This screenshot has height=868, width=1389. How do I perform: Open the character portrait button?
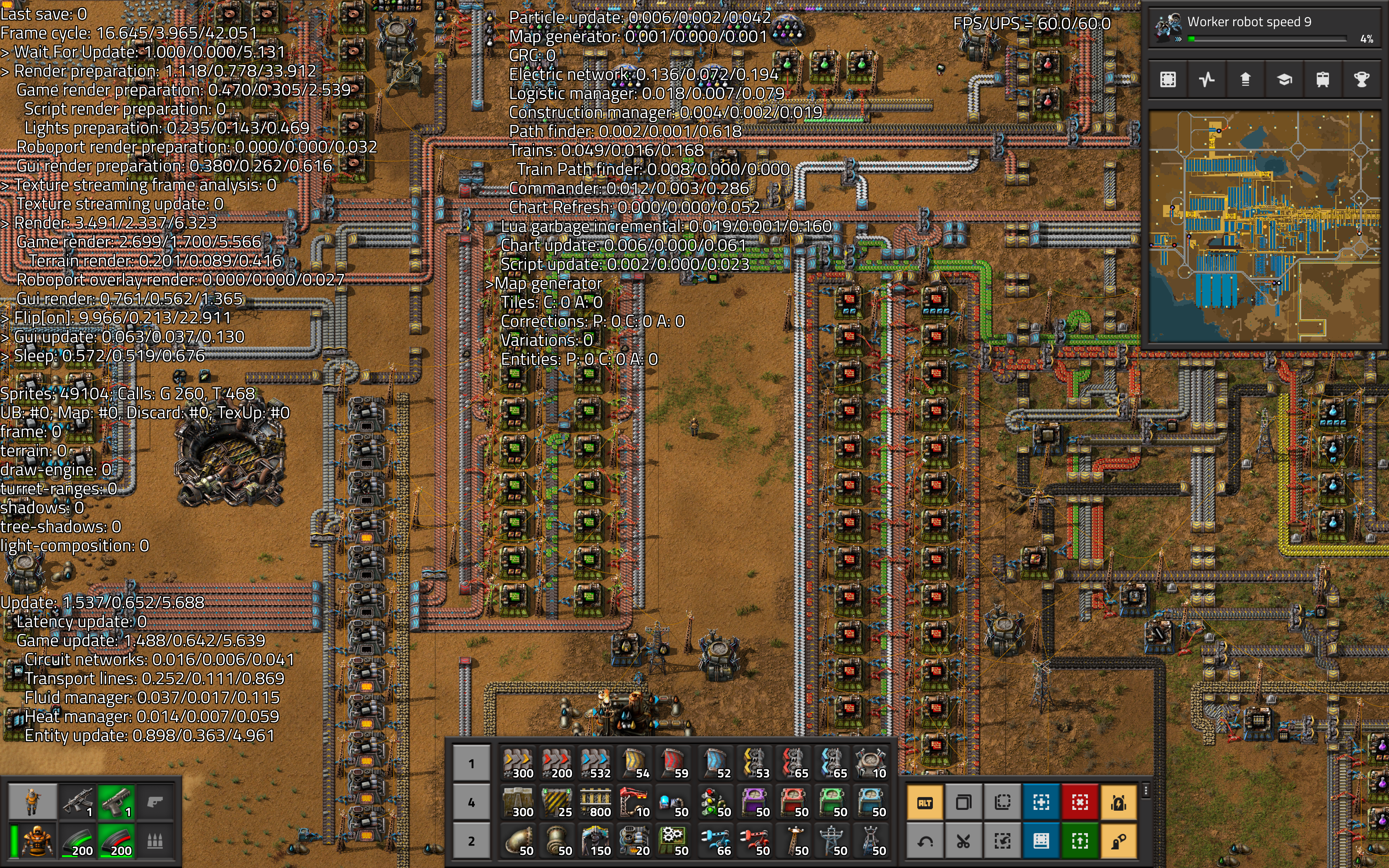(x=32, y=801)
